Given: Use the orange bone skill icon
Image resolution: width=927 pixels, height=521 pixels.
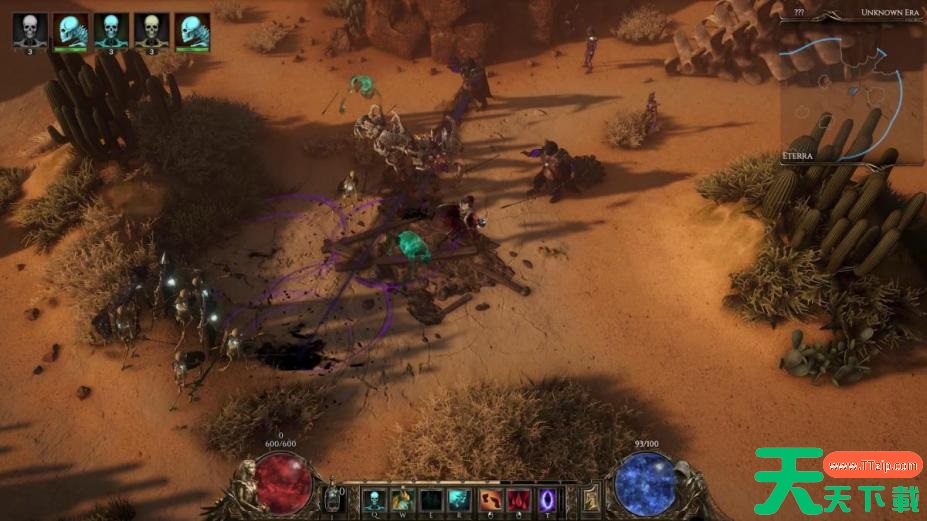Looking at the screenshot, I should coord(490,498).
